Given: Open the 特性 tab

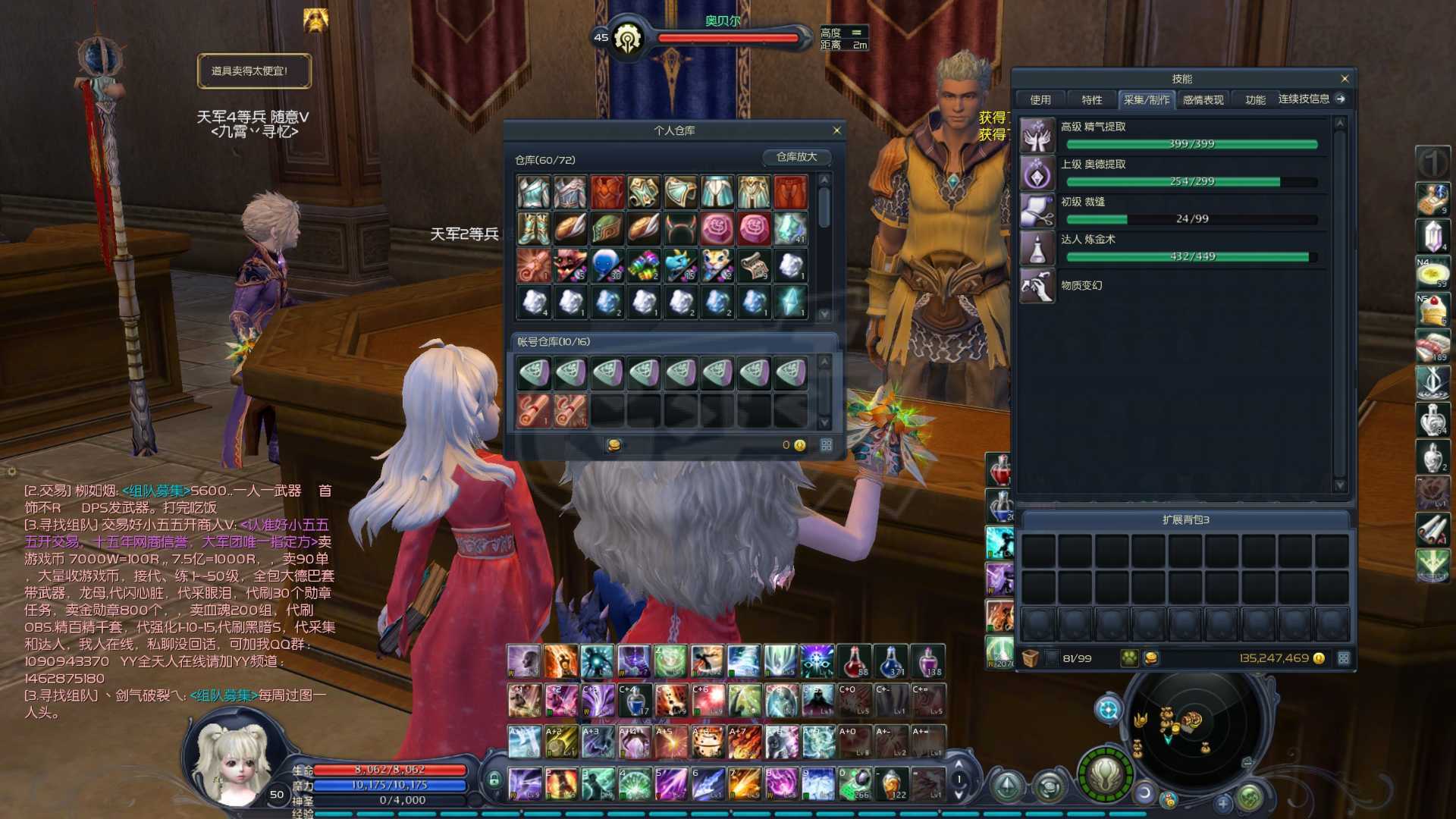Looking at the screenshot, I should 1091,100.
